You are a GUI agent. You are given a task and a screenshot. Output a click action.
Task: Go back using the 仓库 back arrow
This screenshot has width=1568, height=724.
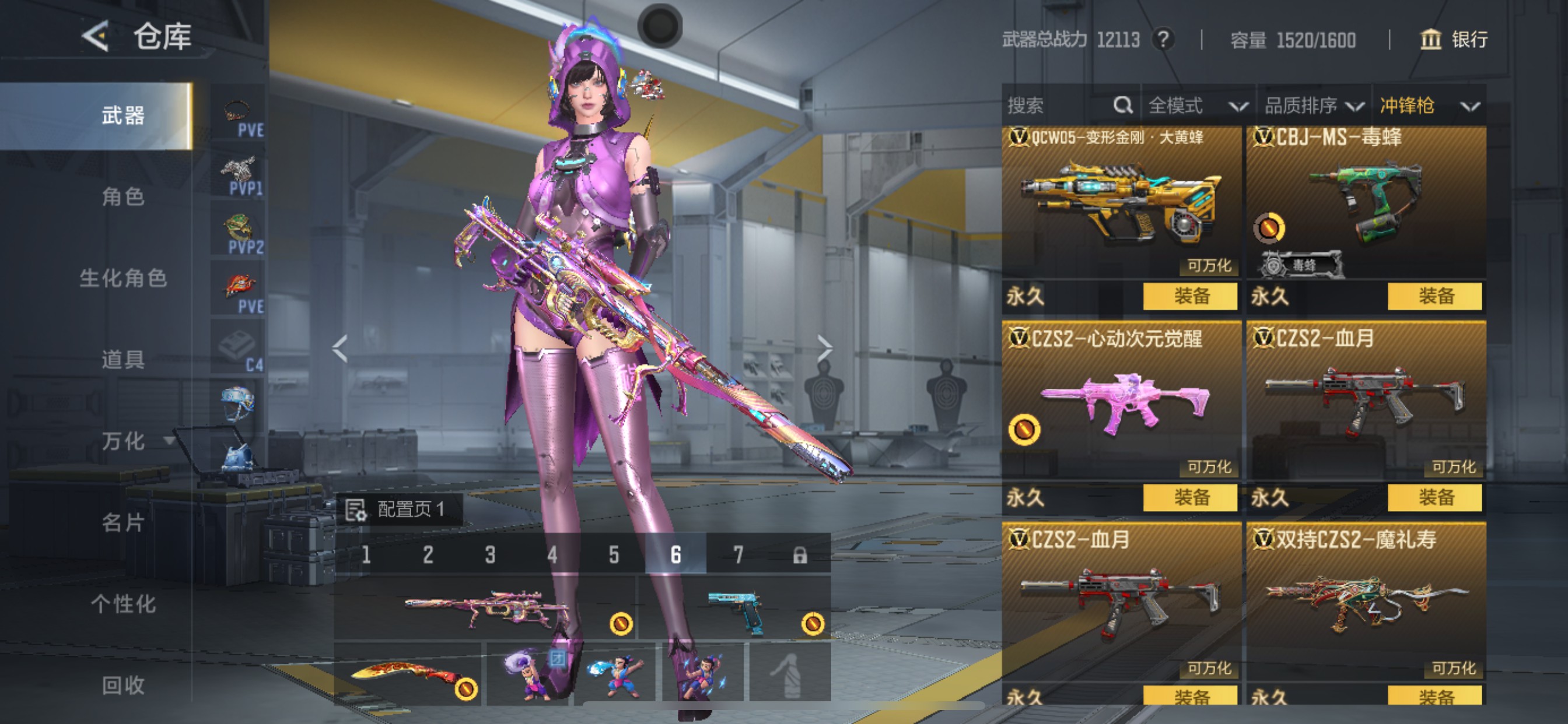96,37
